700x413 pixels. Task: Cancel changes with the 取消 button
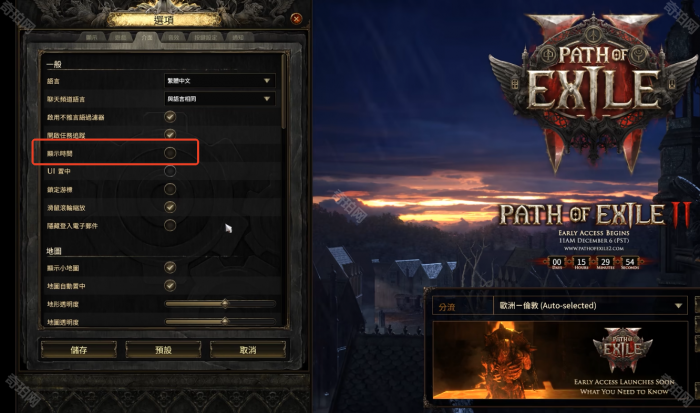pos(248,351)
